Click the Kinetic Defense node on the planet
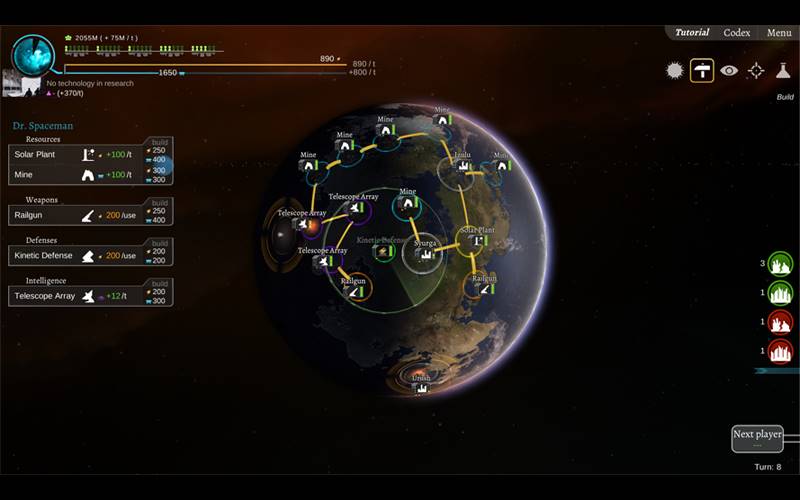The width and height of the screenshot is (800, 500). click(382, 251)
